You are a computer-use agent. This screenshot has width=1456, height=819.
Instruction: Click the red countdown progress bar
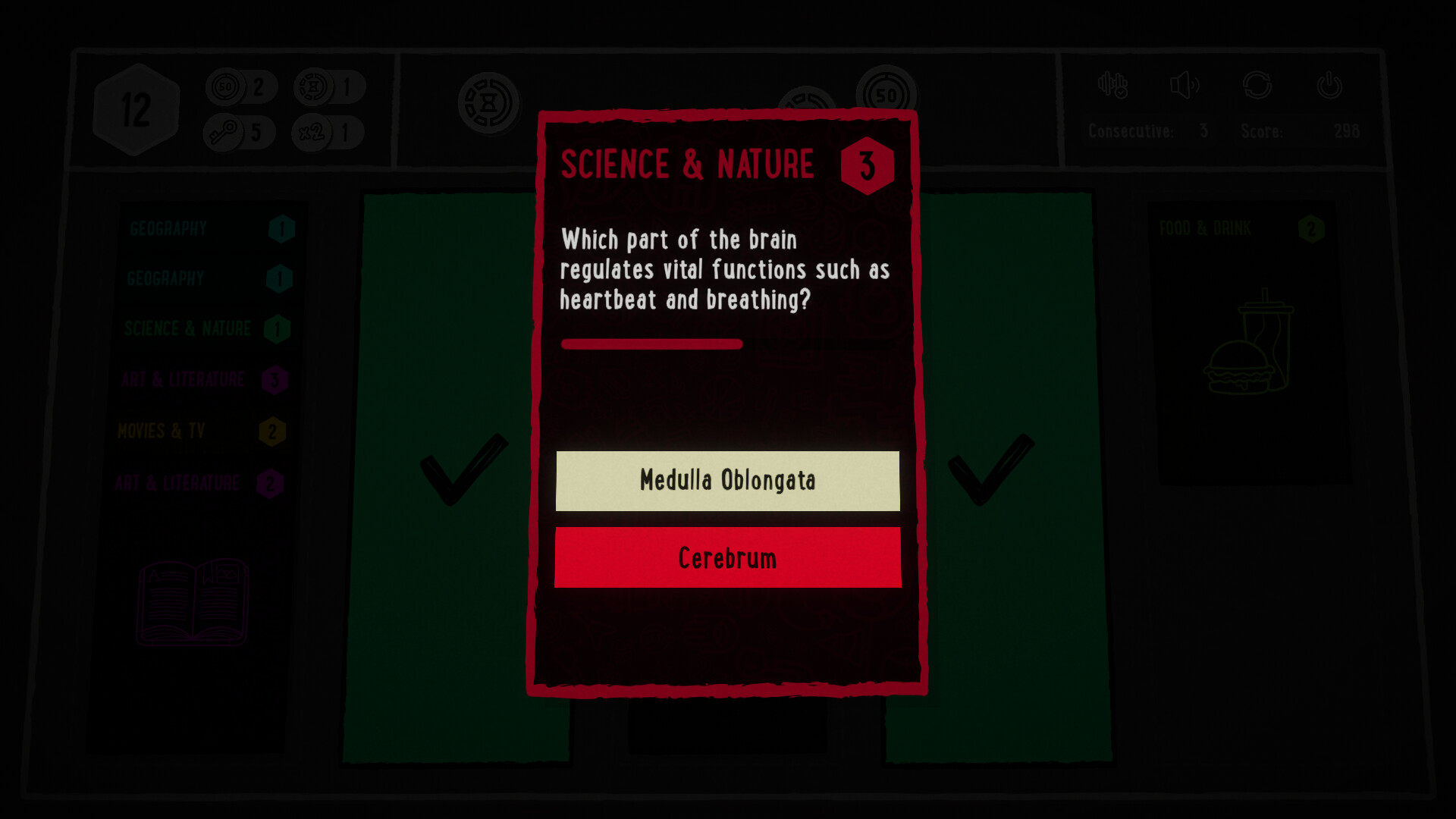(x=651, y=344)
